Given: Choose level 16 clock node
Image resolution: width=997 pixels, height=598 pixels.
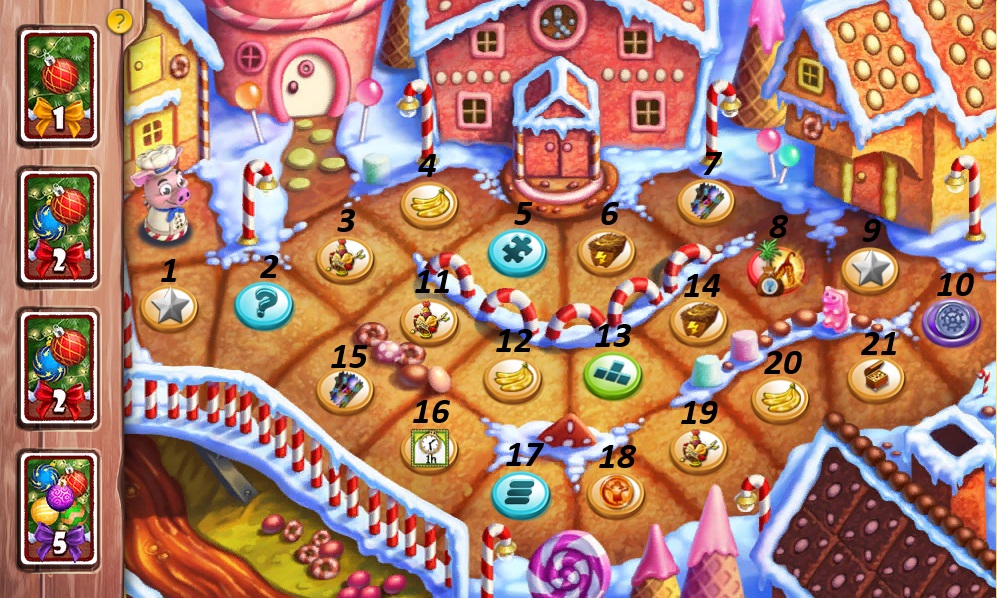Looking at the screenshot, I should tap(429, 447).
